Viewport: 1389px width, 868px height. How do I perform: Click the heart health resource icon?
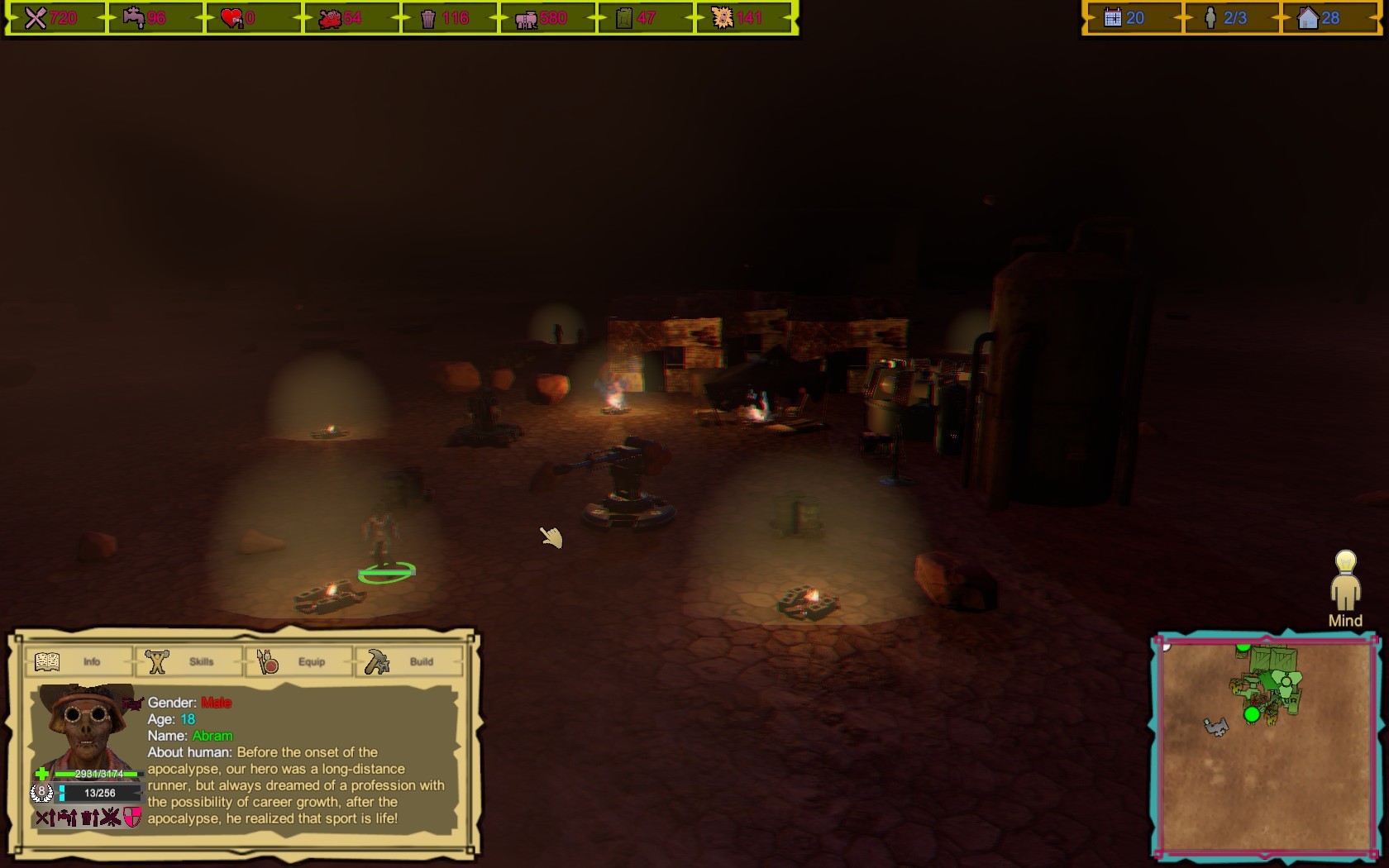[x=228, y=15]
